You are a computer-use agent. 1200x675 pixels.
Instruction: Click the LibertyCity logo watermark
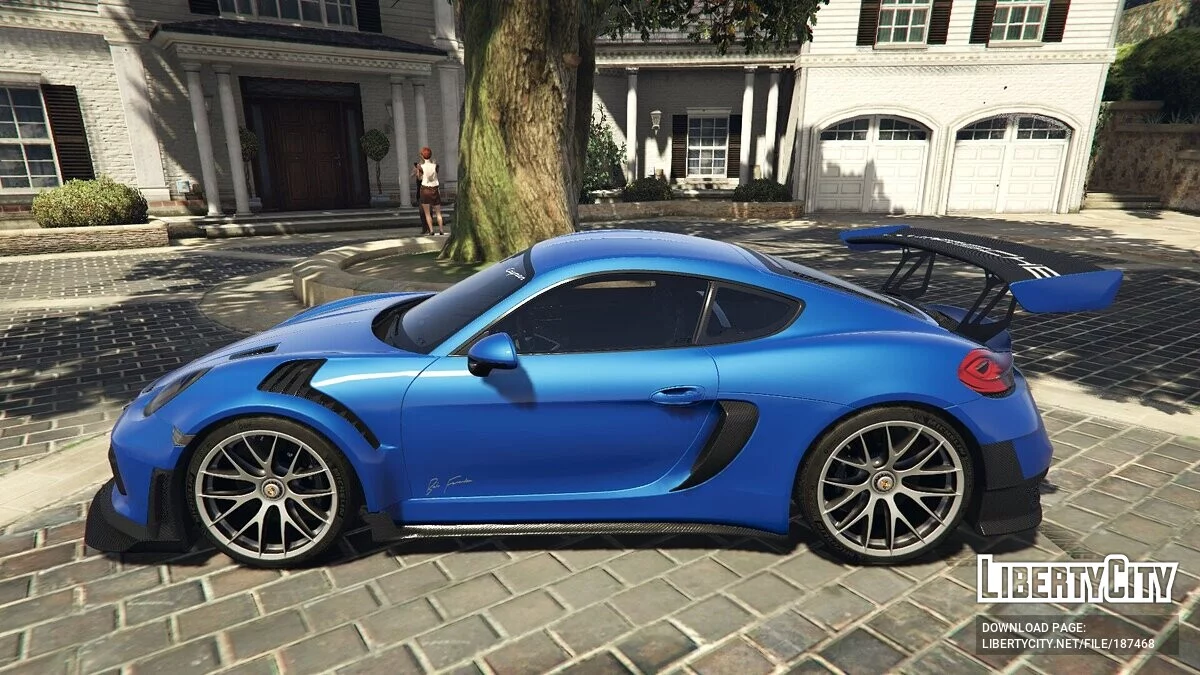tap(1077, 580)
